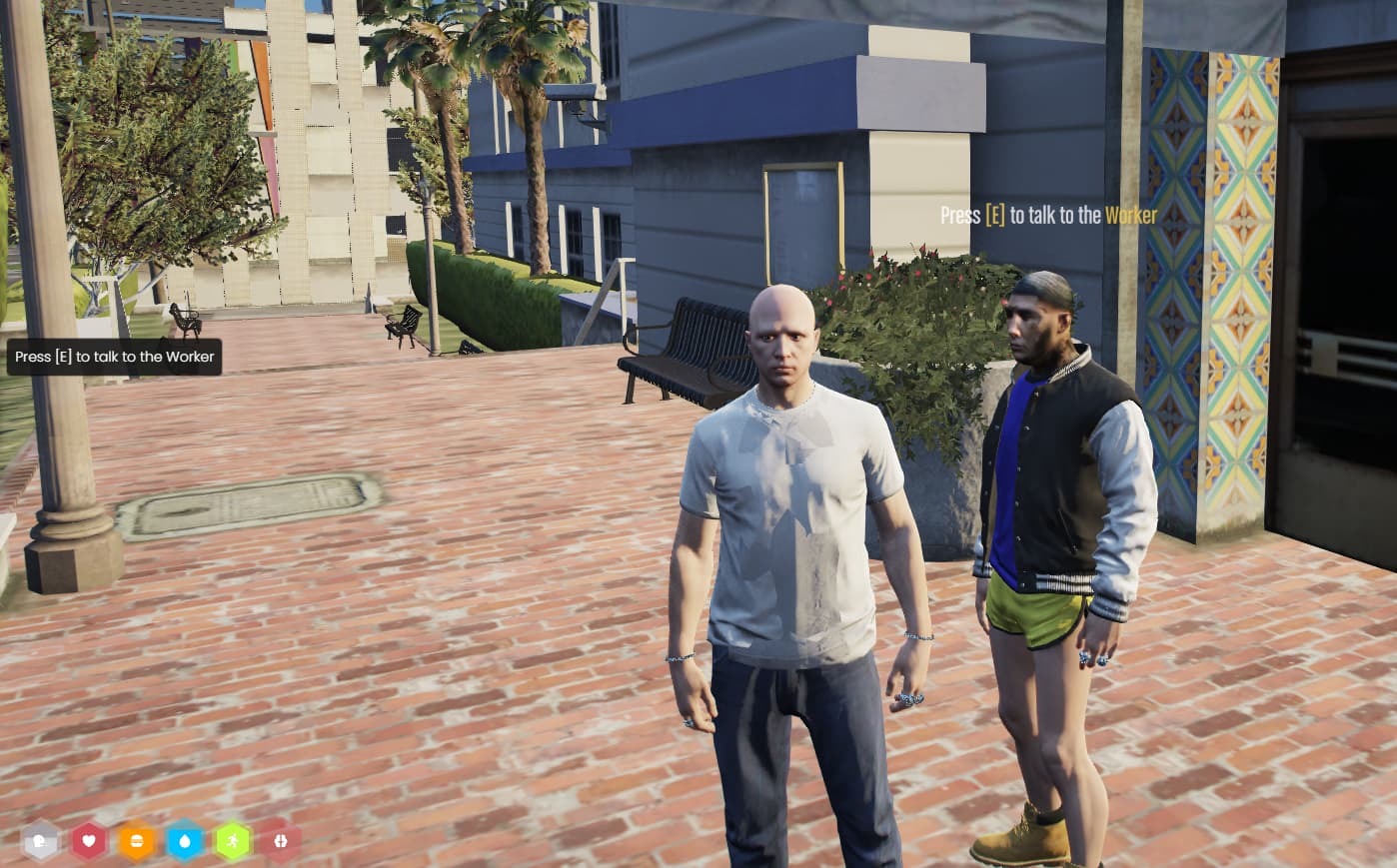
Task: Click the right-side talk to Worker prompt
Action: point(1047,215)
